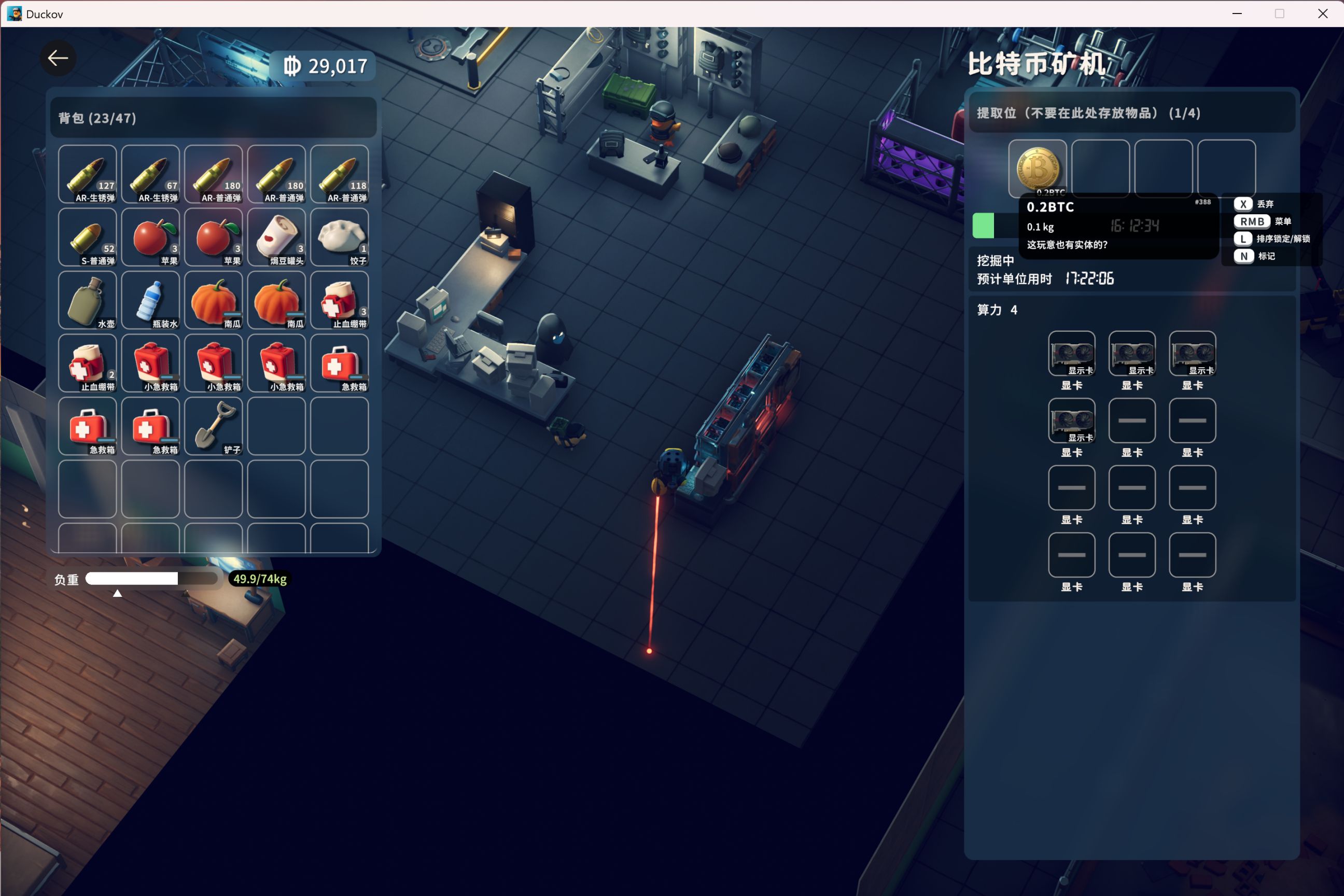The width and height of the screenshot is (1344, 896).
Task: Select the 铲子 shovel slot
Action: tap(213, 426)
